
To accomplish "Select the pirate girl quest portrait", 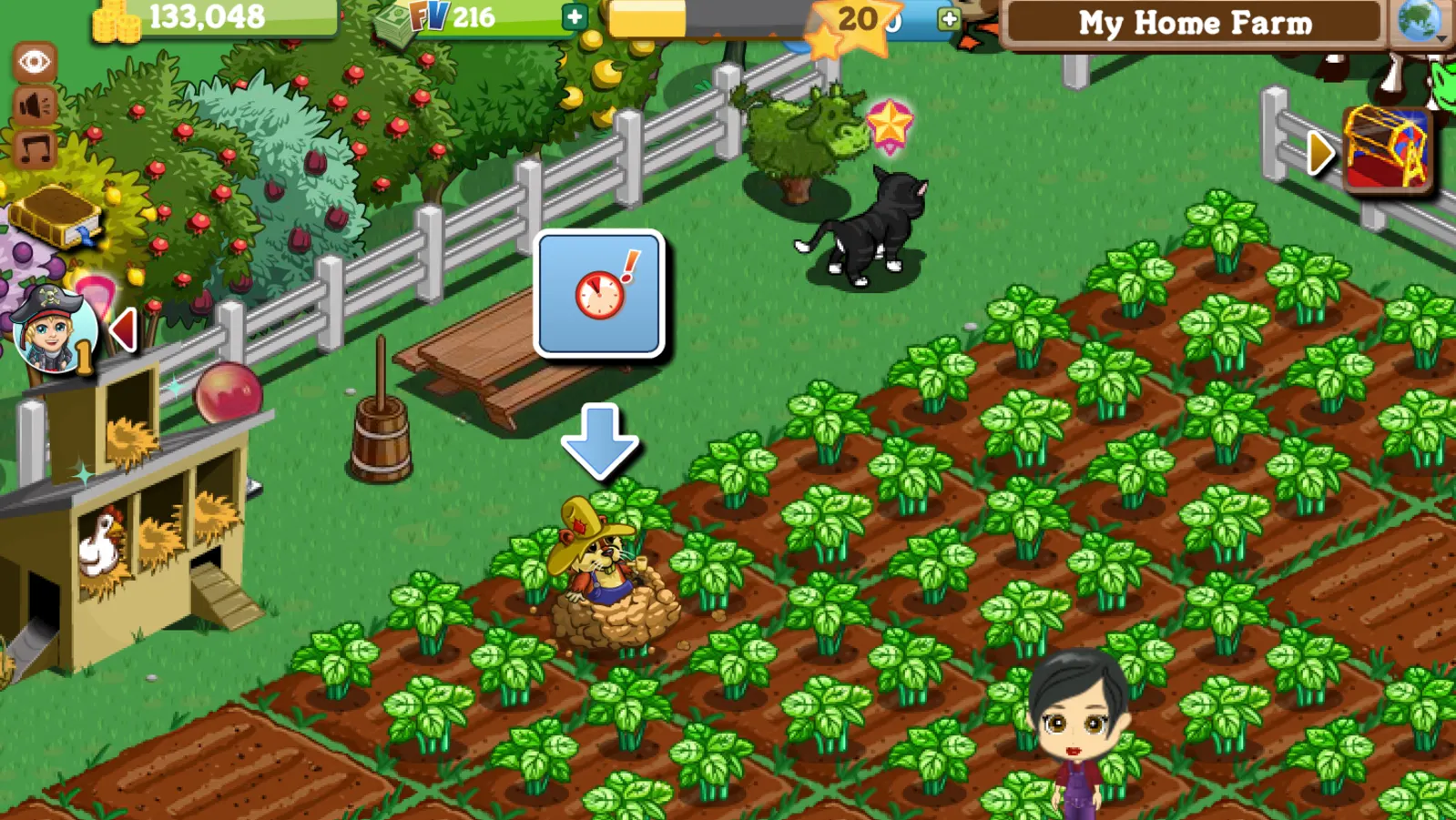I will (53, 331).
